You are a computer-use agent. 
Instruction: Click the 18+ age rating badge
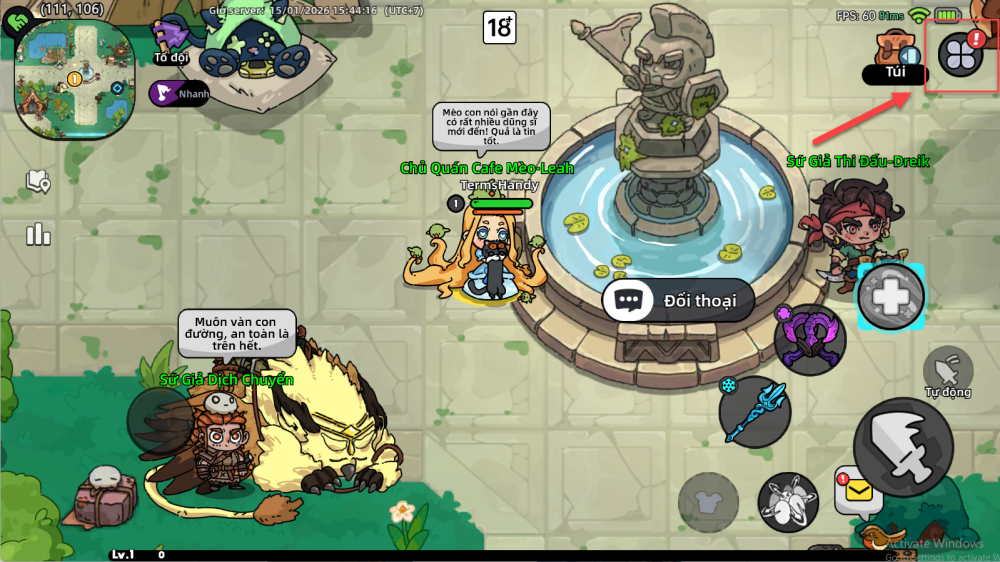click(499, 27)
